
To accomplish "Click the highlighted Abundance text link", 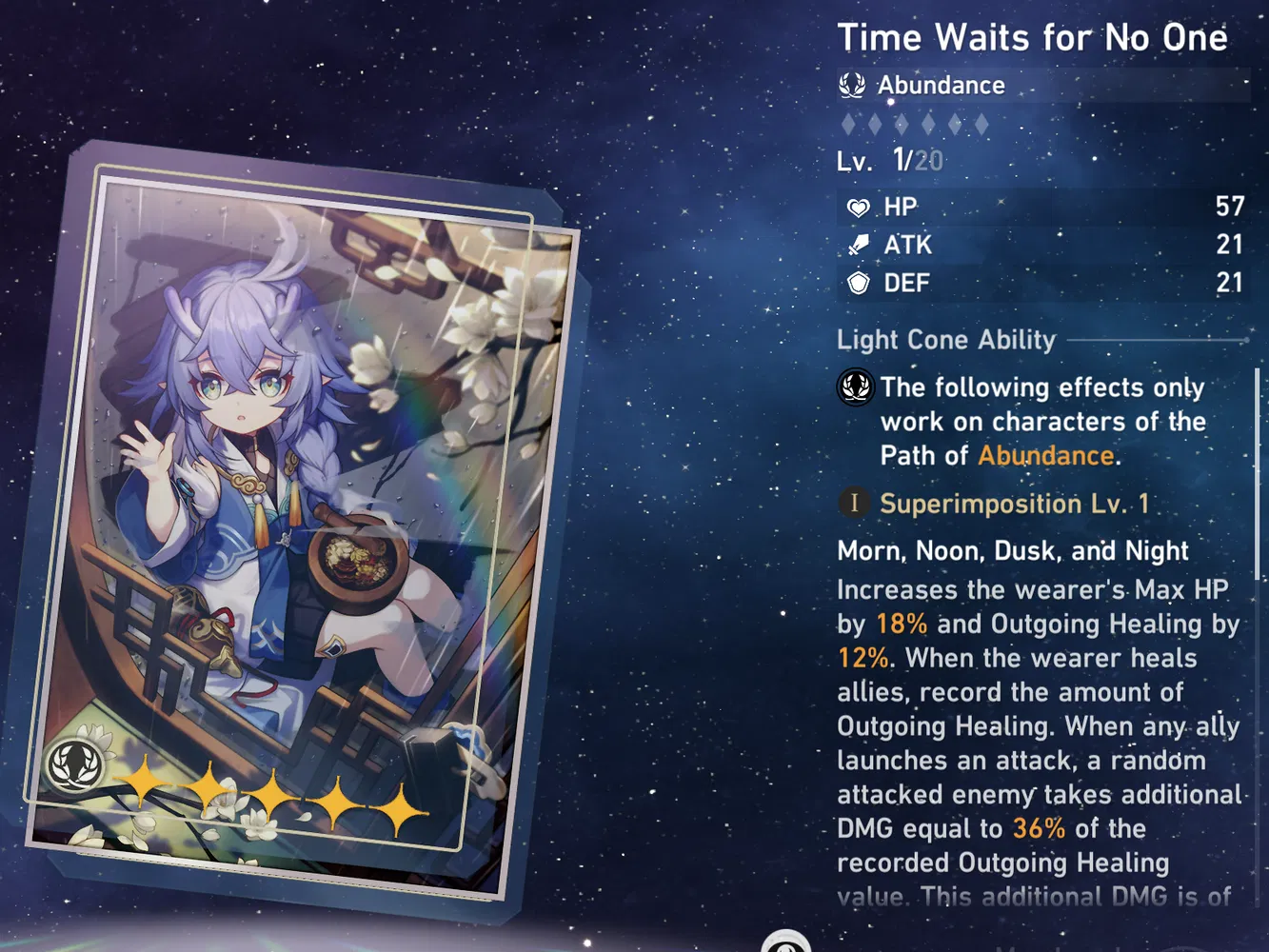I will coord(1045,456).
